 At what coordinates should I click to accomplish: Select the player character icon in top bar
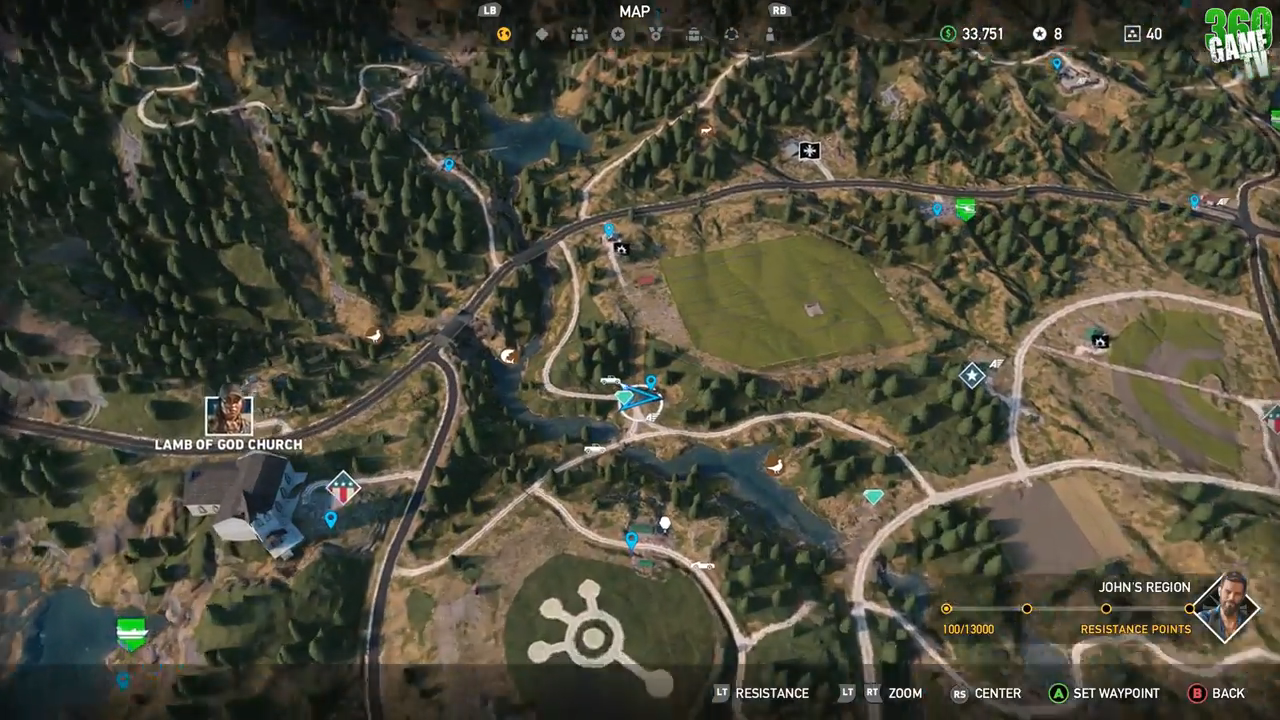pos(768,33)
